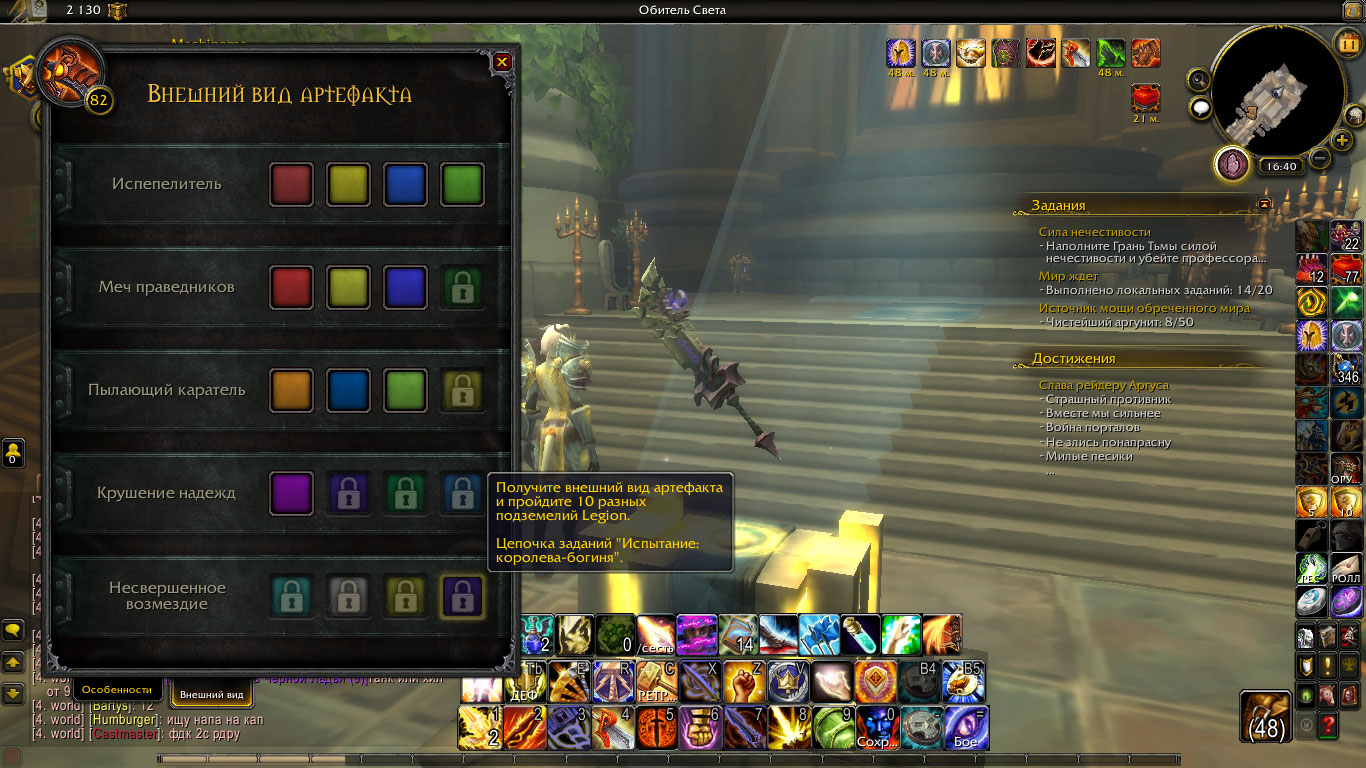This screenshot has width=1366, height=768.
Task: Open the Сила нечестивости quest entry
Action: pyautogui.click(x=1094, y=232)
